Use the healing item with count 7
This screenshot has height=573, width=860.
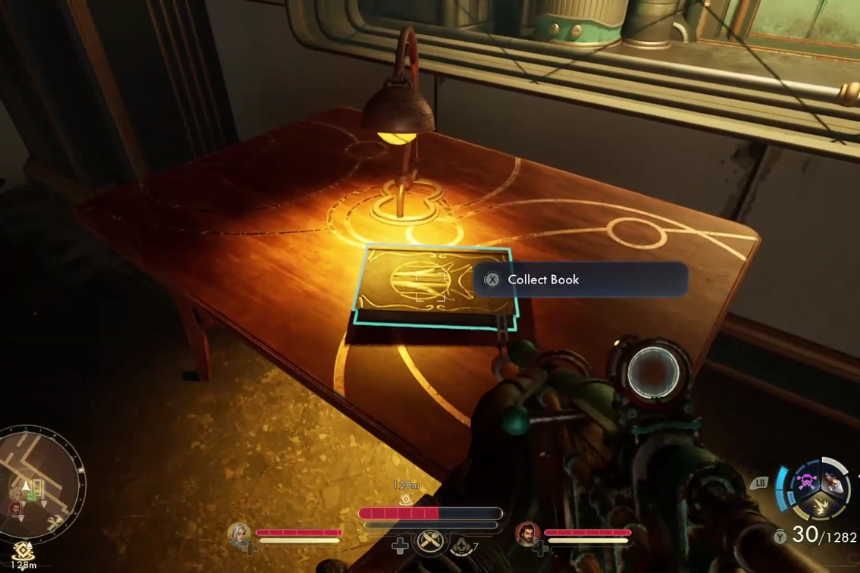pos(463,545)
